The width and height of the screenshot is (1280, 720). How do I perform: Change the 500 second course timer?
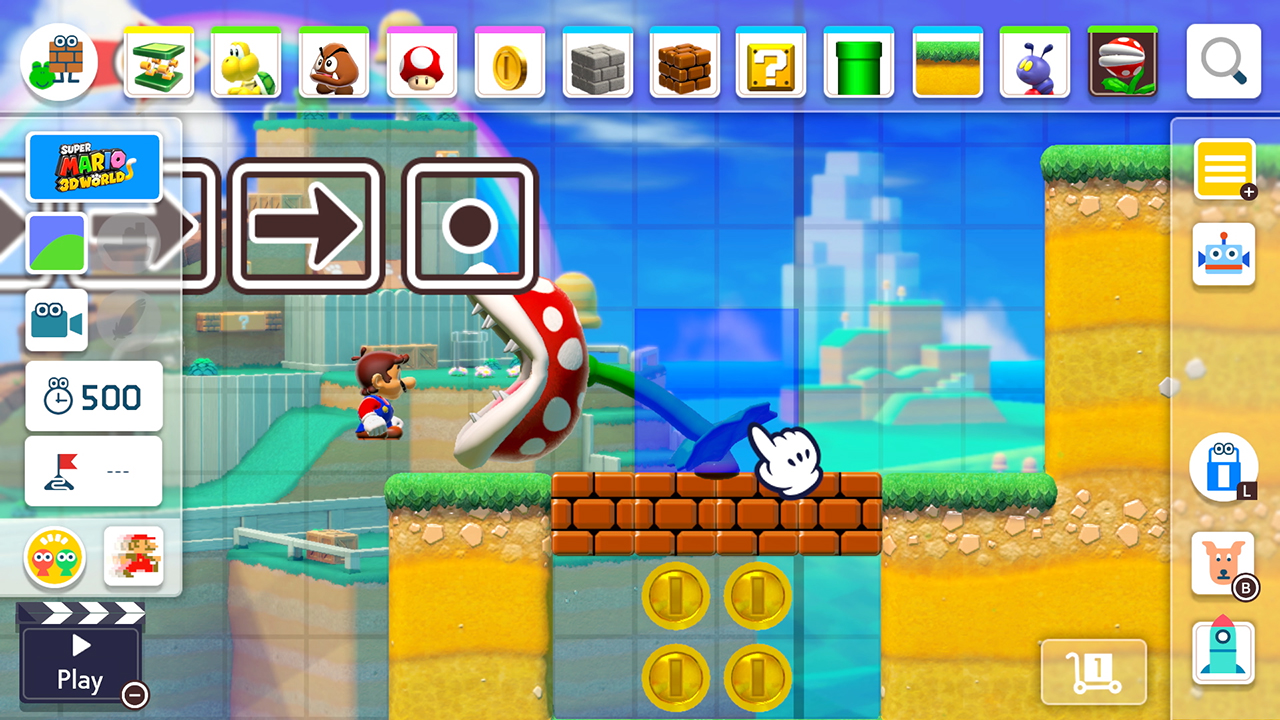93,396
